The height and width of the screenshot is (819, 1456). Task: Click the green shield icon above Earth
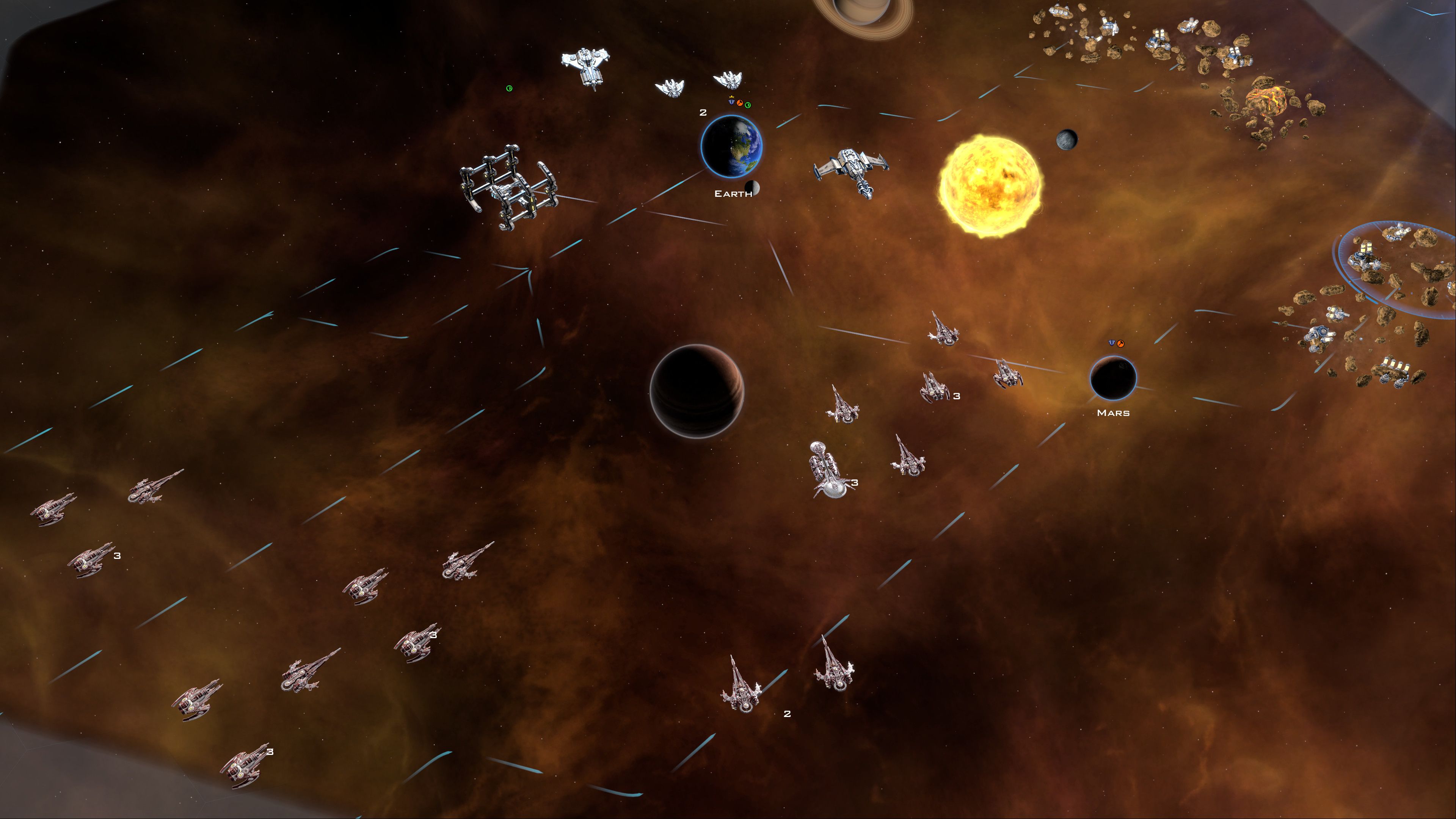[748, 105]
